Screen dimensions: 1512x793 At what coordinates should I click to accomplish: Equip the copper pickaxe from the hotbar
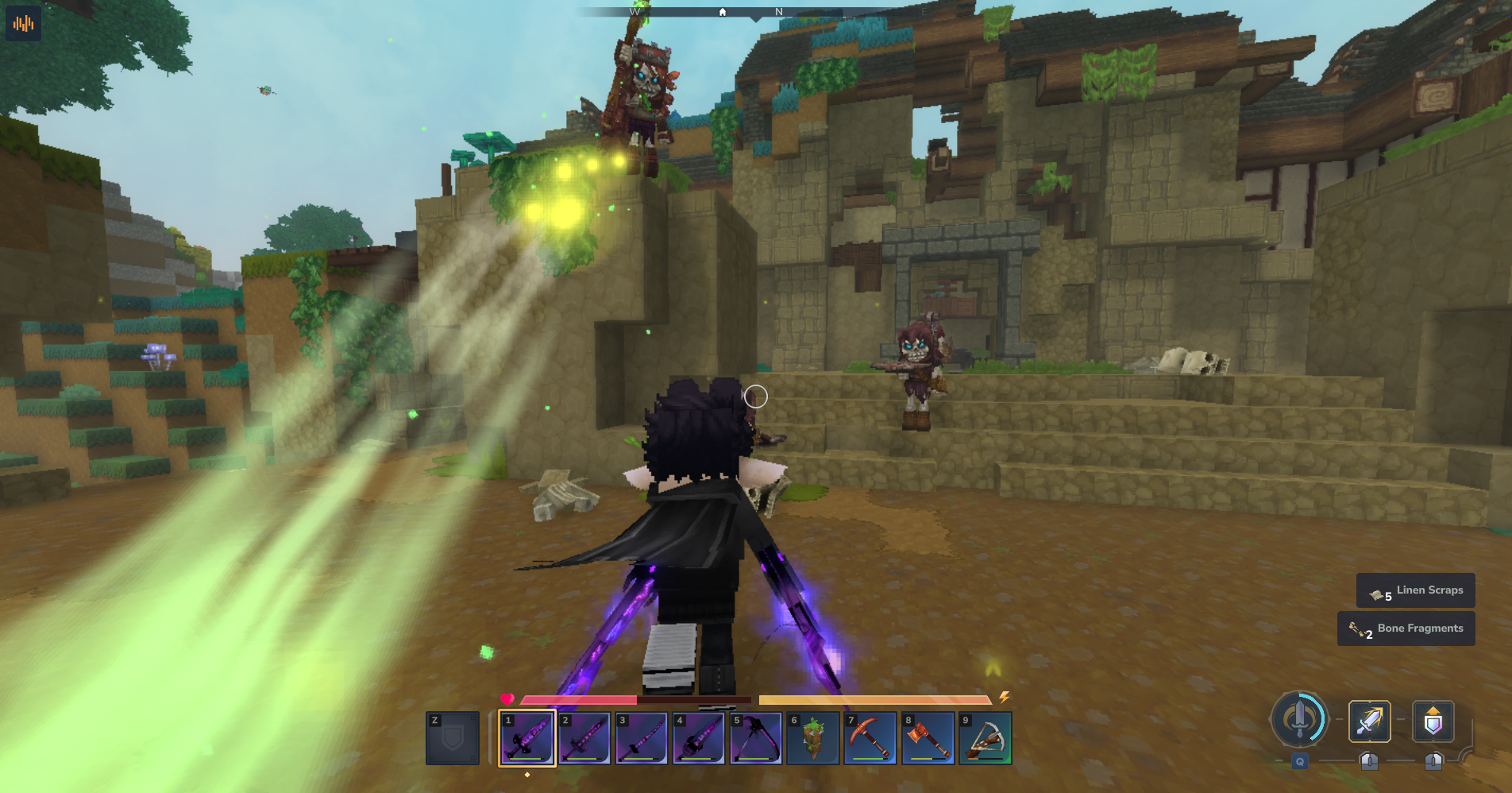(x=870, y=738)
